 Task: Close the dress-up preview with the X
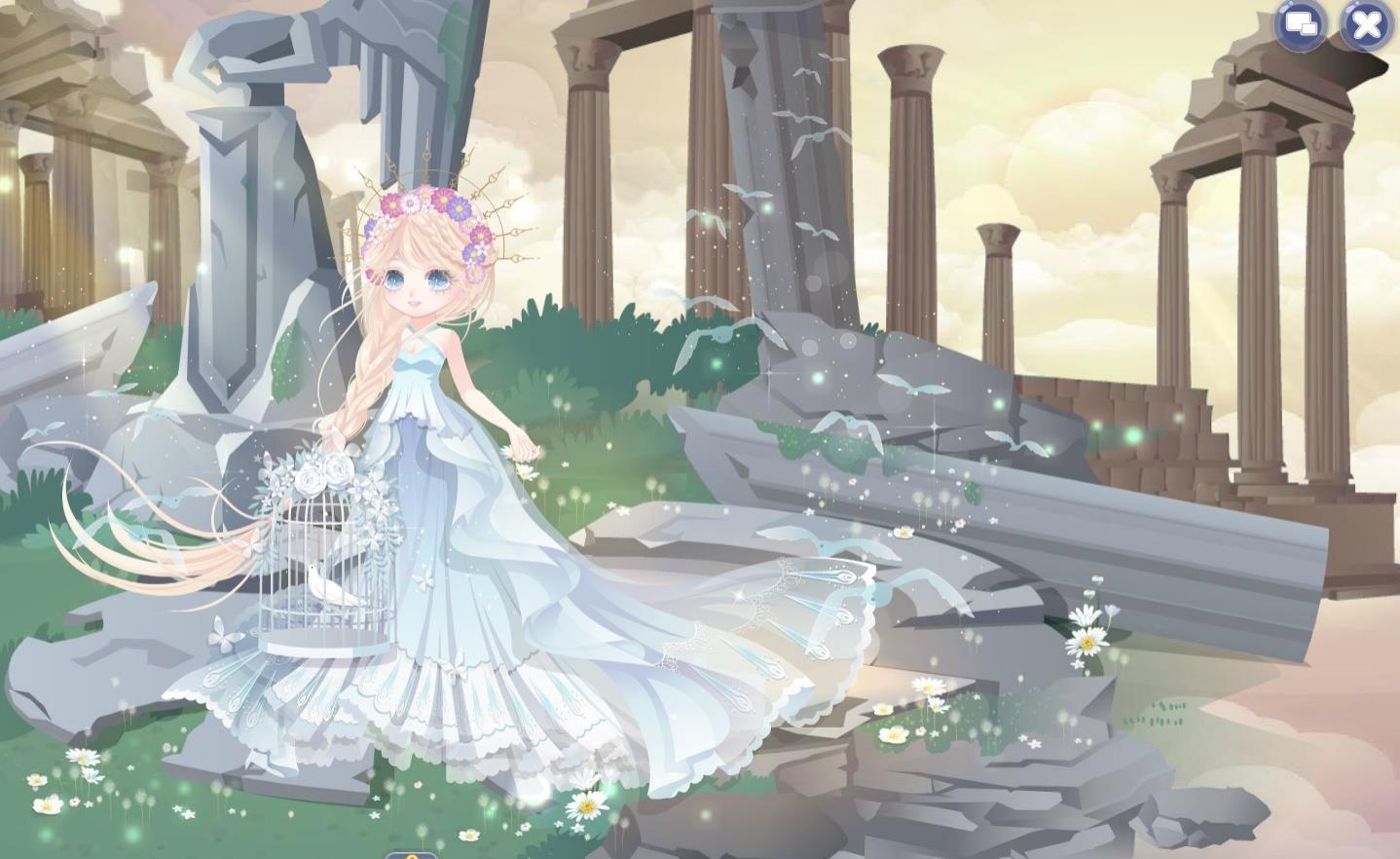pos(1366,24)
